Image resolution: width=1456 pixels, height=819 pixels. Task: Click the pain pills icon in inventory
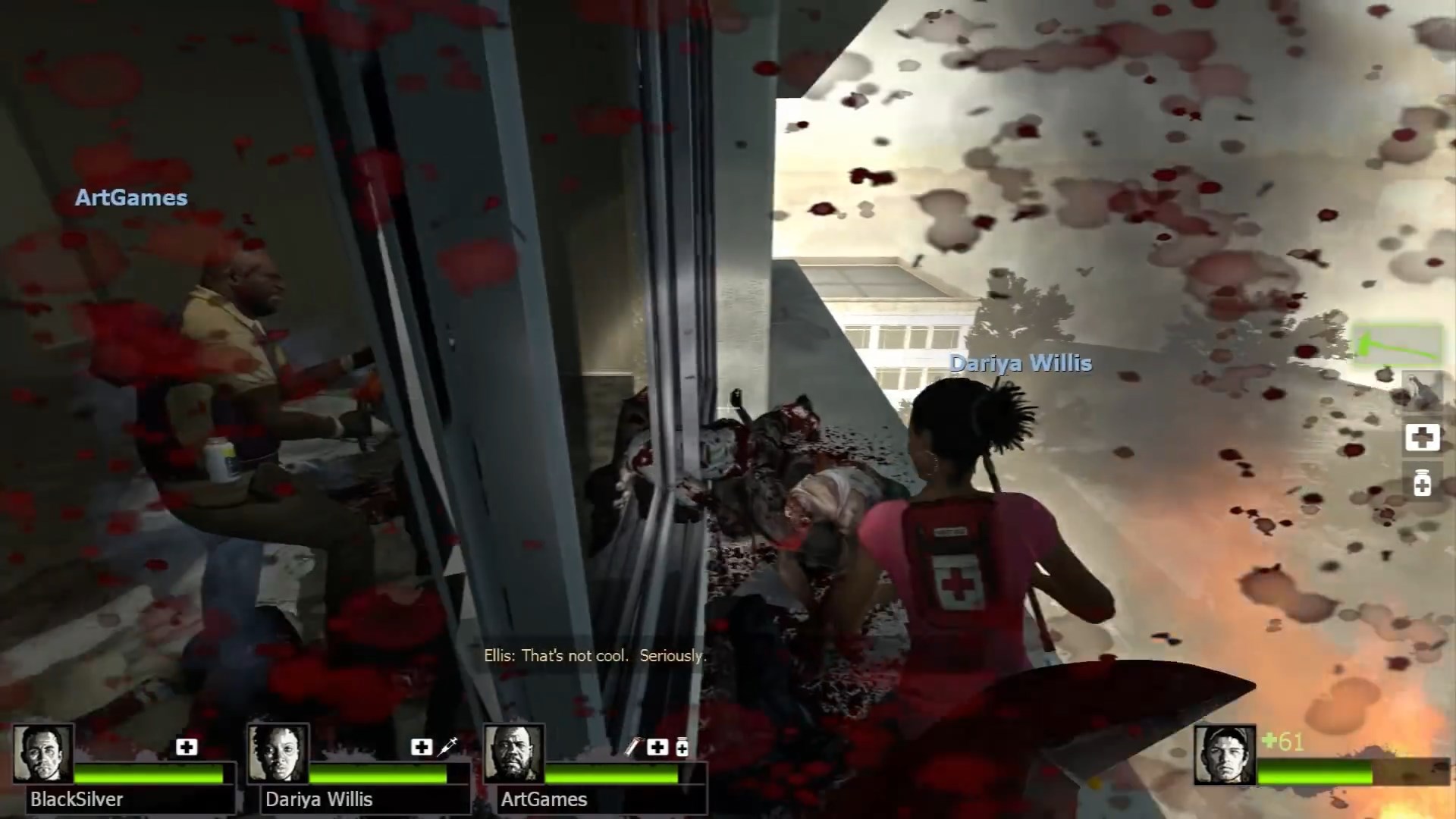coord(1423,482)
